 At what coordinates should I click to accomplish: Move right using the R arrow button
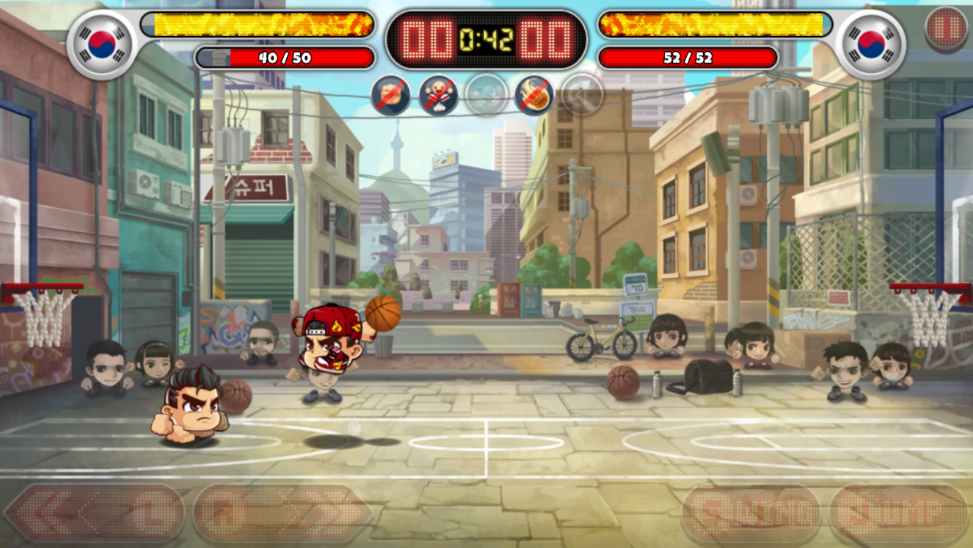click(282, 515)
